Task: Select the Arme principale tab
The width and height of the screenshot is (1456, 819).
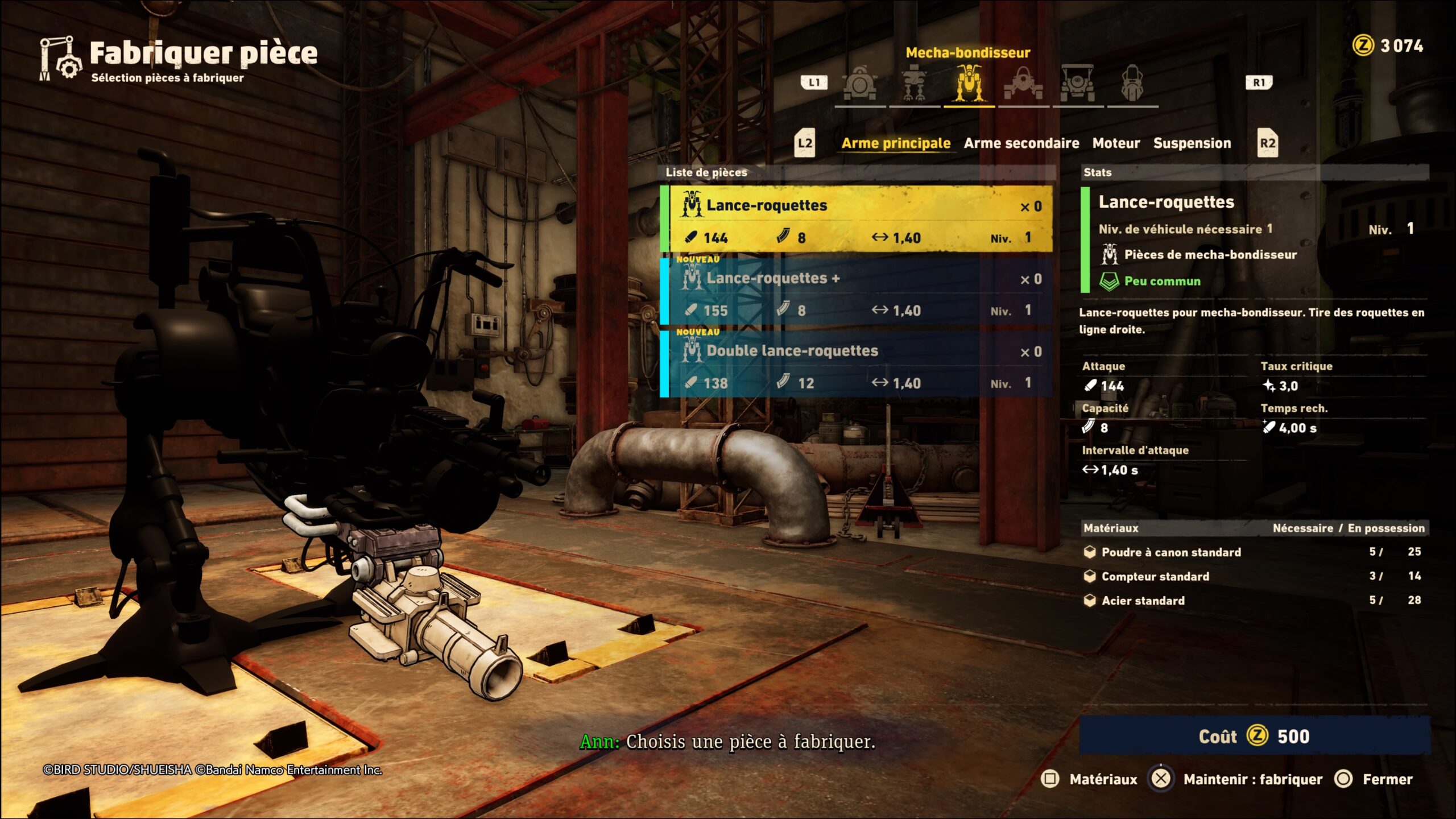Action: (x=896, y=143)
